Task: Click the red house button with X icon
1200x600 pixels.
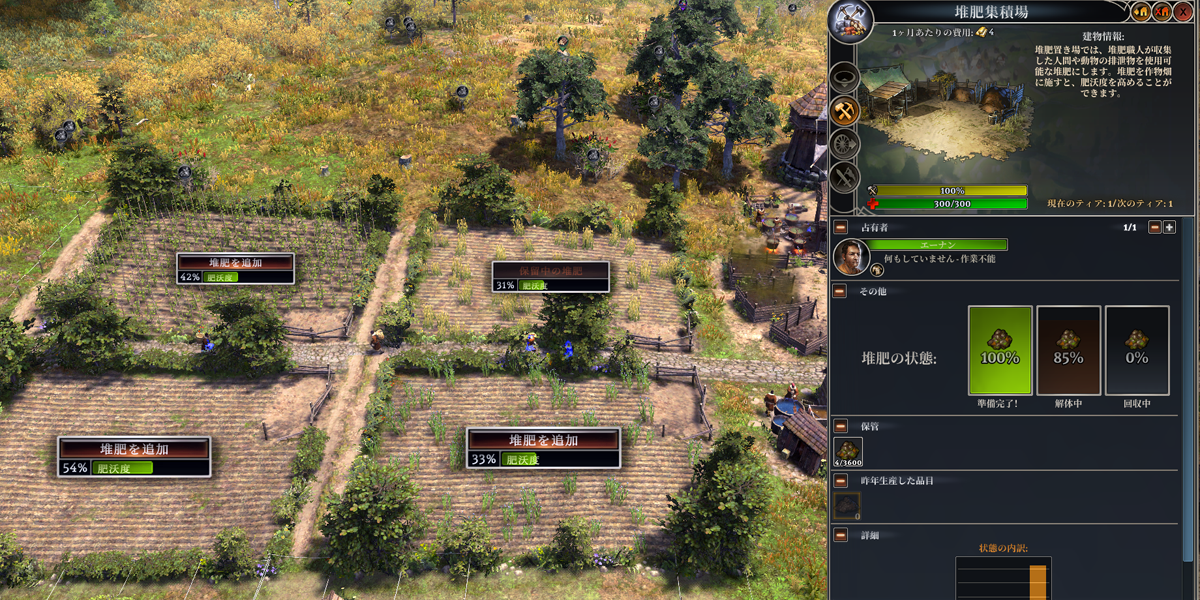Action: point(1162,12)
